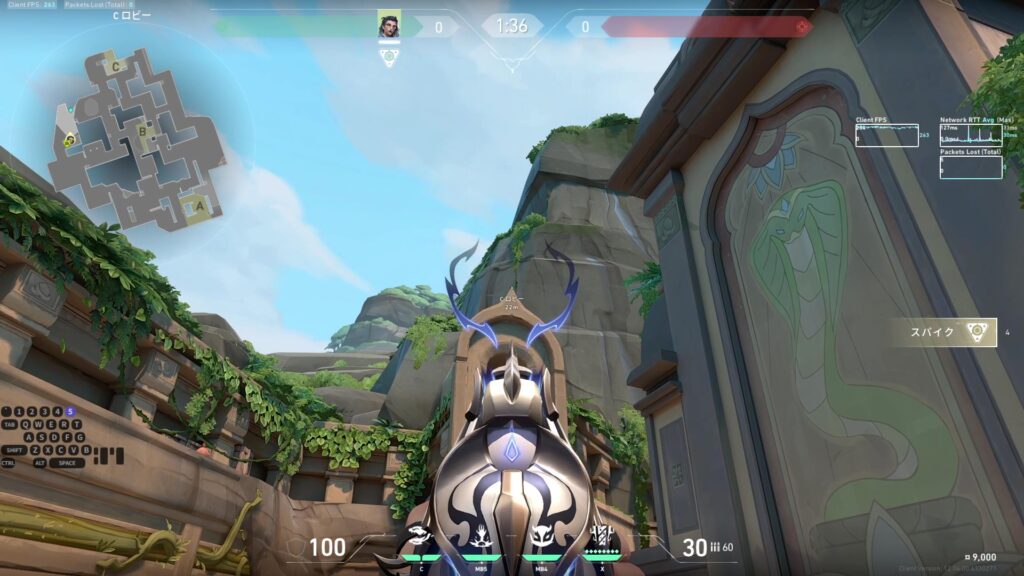Image resolution: width=1024 pixels, height=576 pixels.
Task: Click the Client FPS performance graph
Action: click(886, 135)
